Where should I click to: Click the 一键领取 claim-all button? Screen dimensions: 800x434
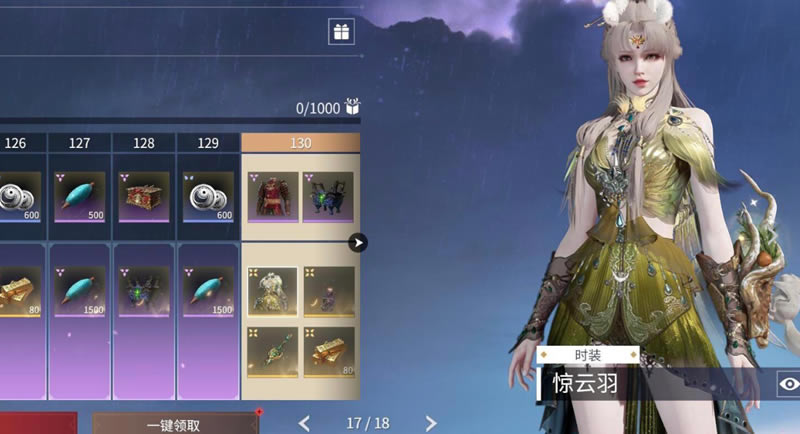pos(175,424)
